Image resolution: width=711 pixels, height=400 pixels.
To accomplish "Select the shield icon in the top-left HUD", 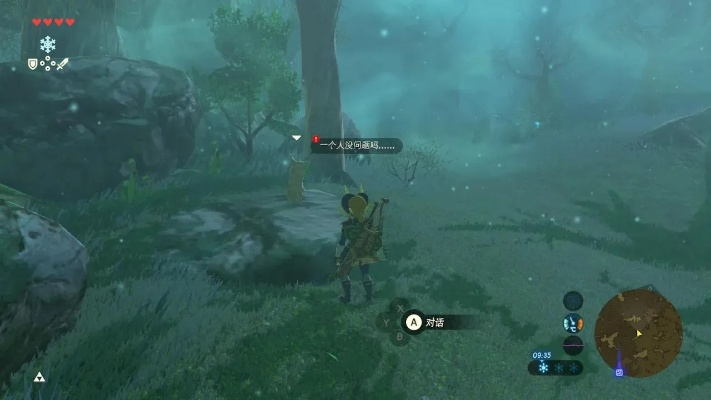I will coord(33,64).
